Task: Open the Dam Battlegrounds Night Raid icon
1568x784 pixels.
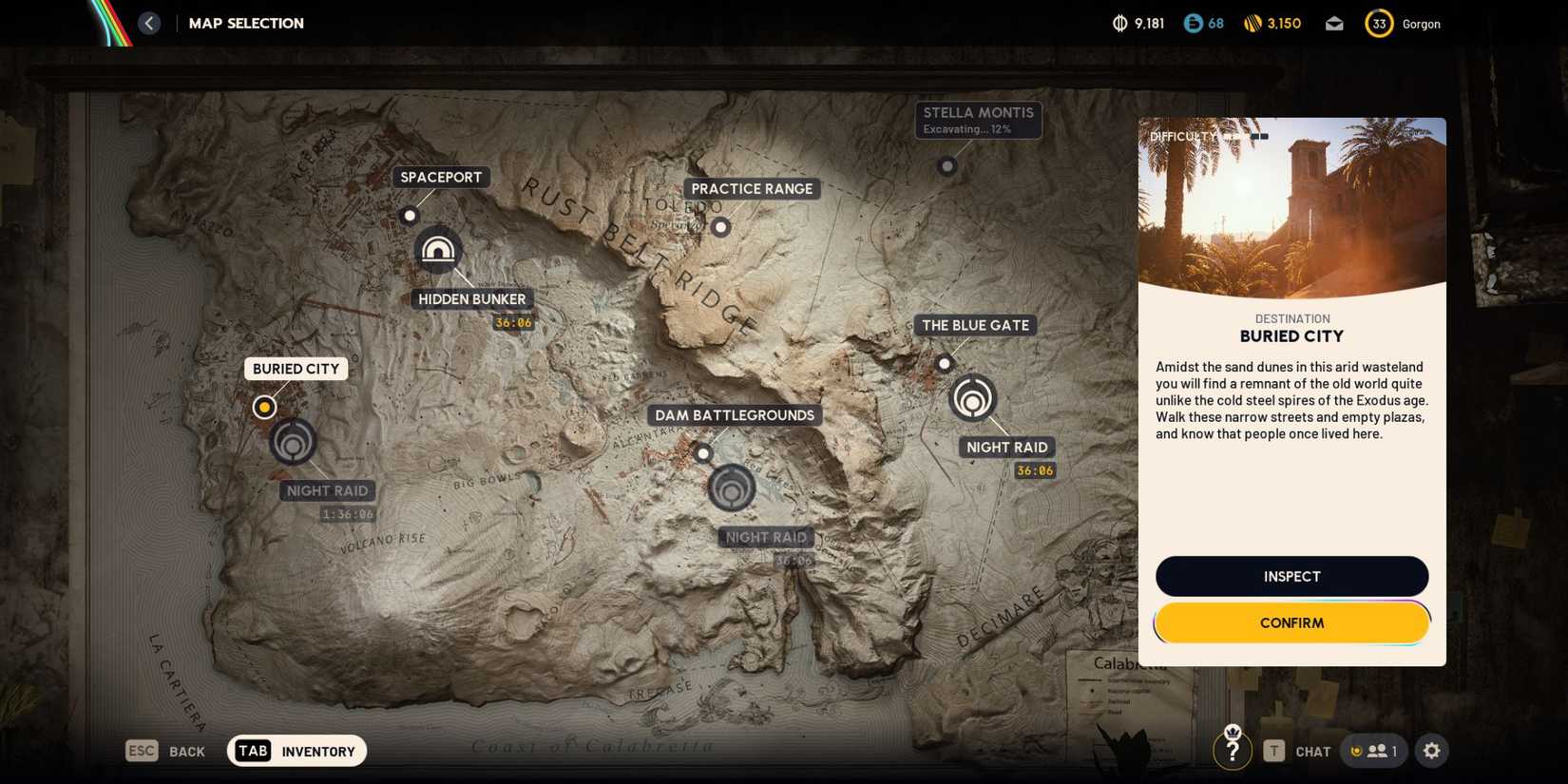Action: [732, 488]
